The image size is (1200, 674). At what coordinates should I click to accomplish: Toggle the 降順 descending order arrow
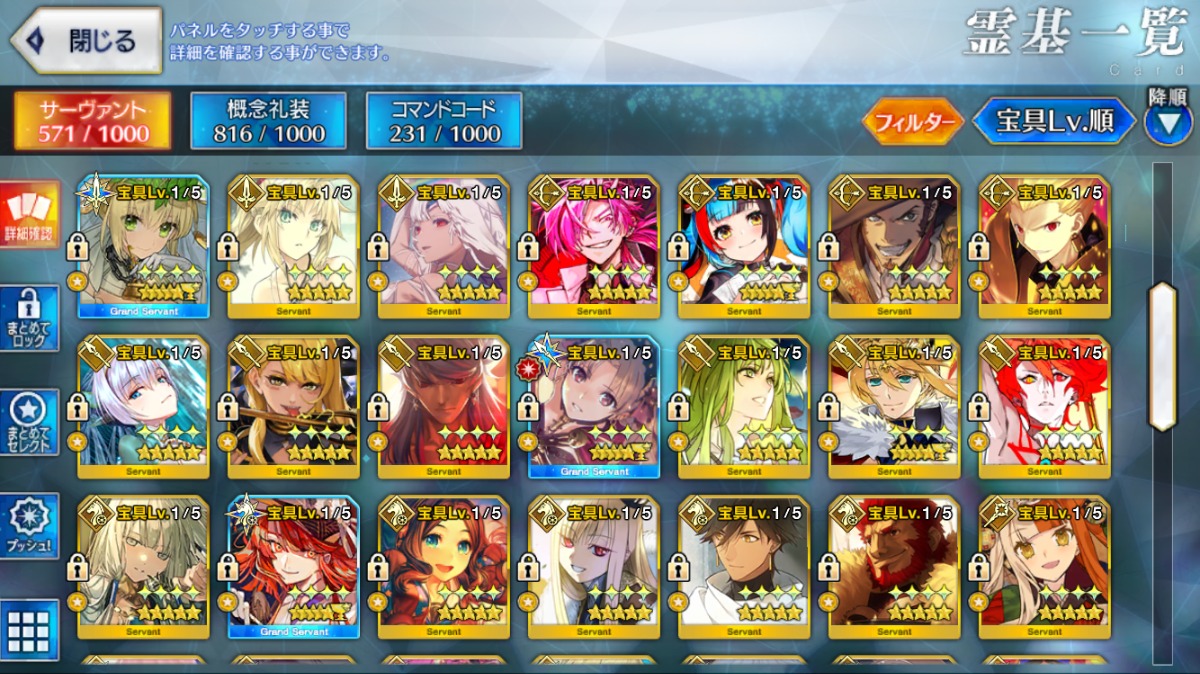pos(1167,123)
